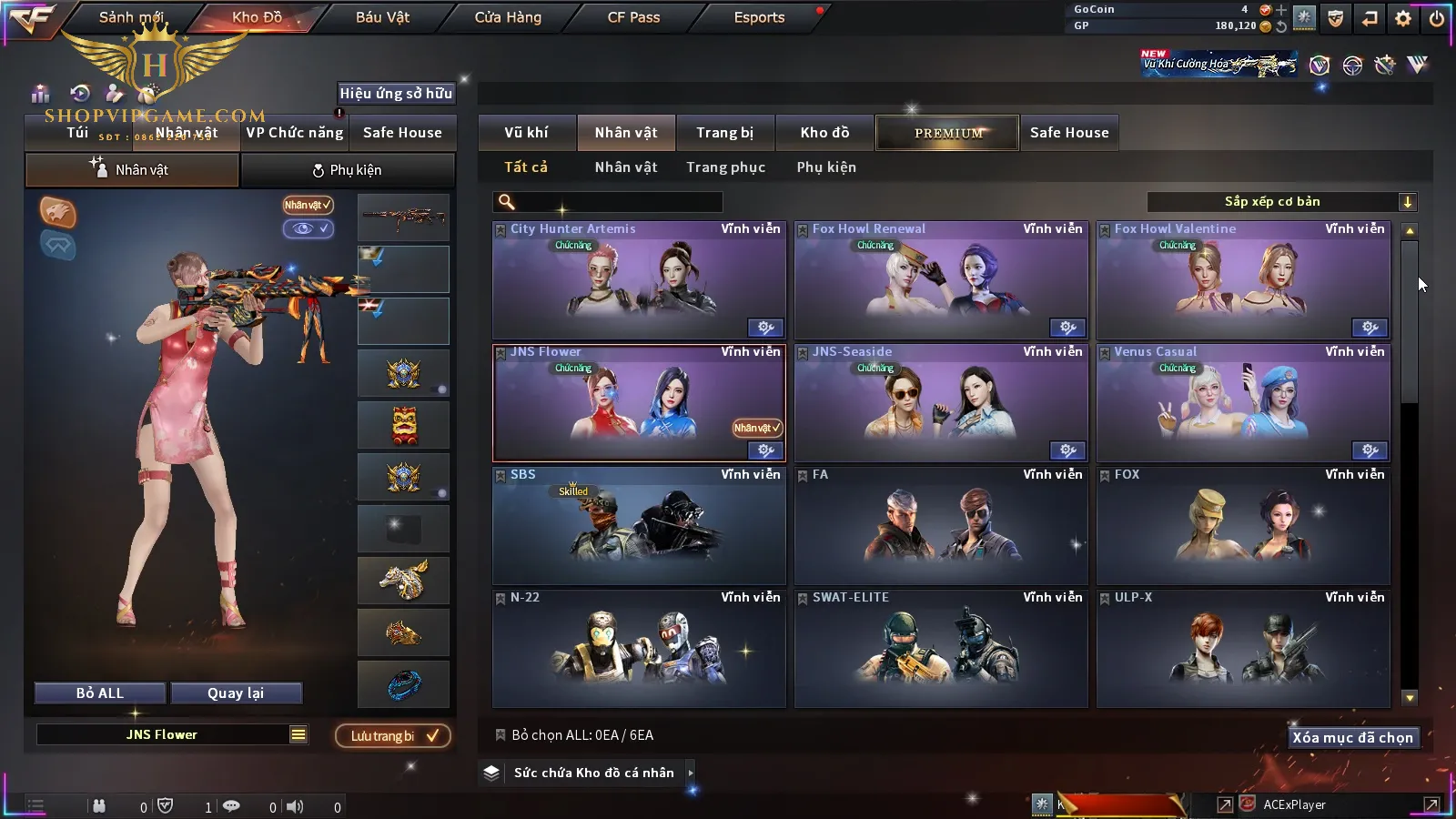The image size is (1456, 819).
Task: Open the PREMIUM tab
Action: [x=947, y=133]
